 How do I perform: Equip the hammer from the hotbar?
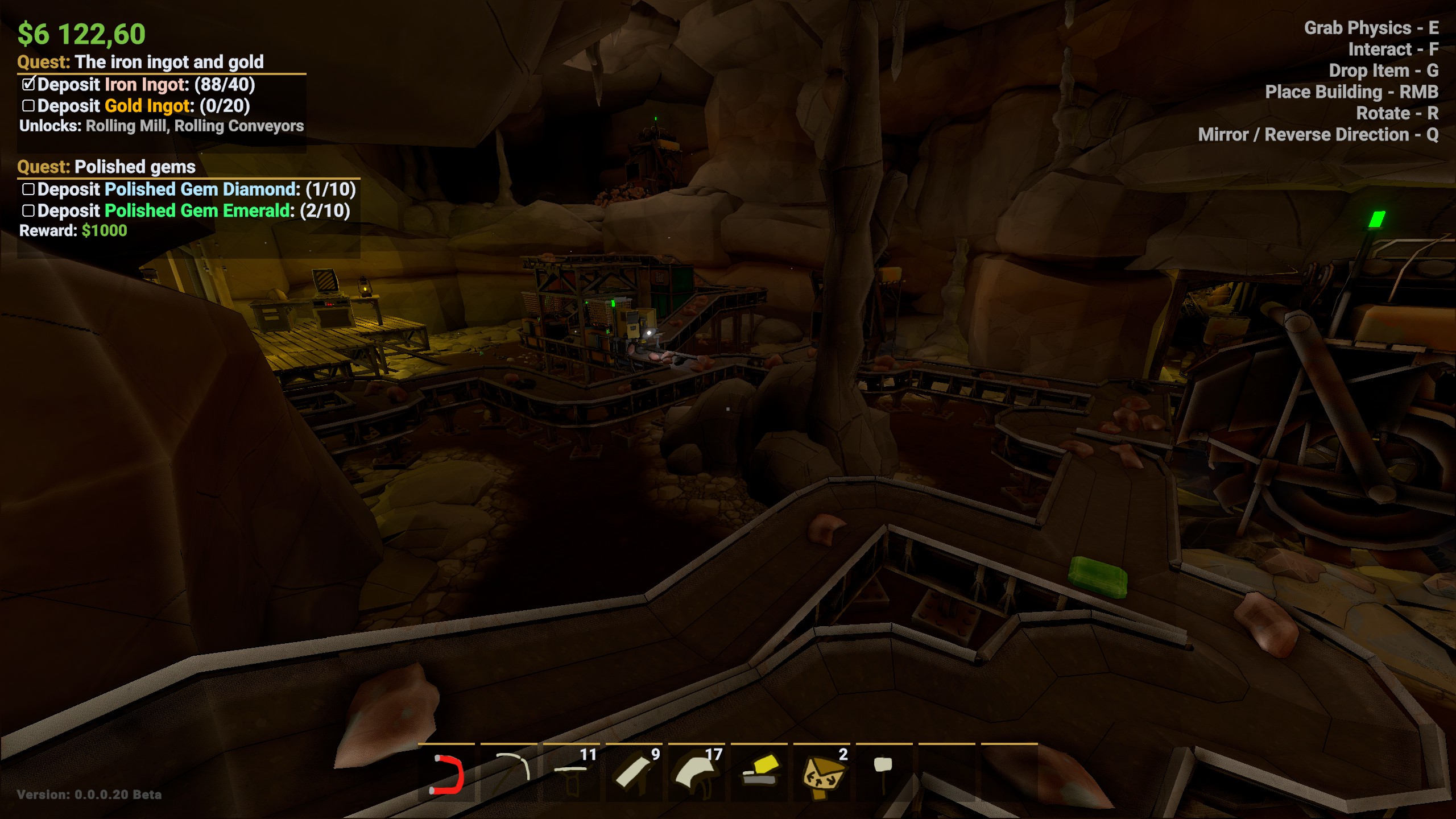click(x=883, y=773)
